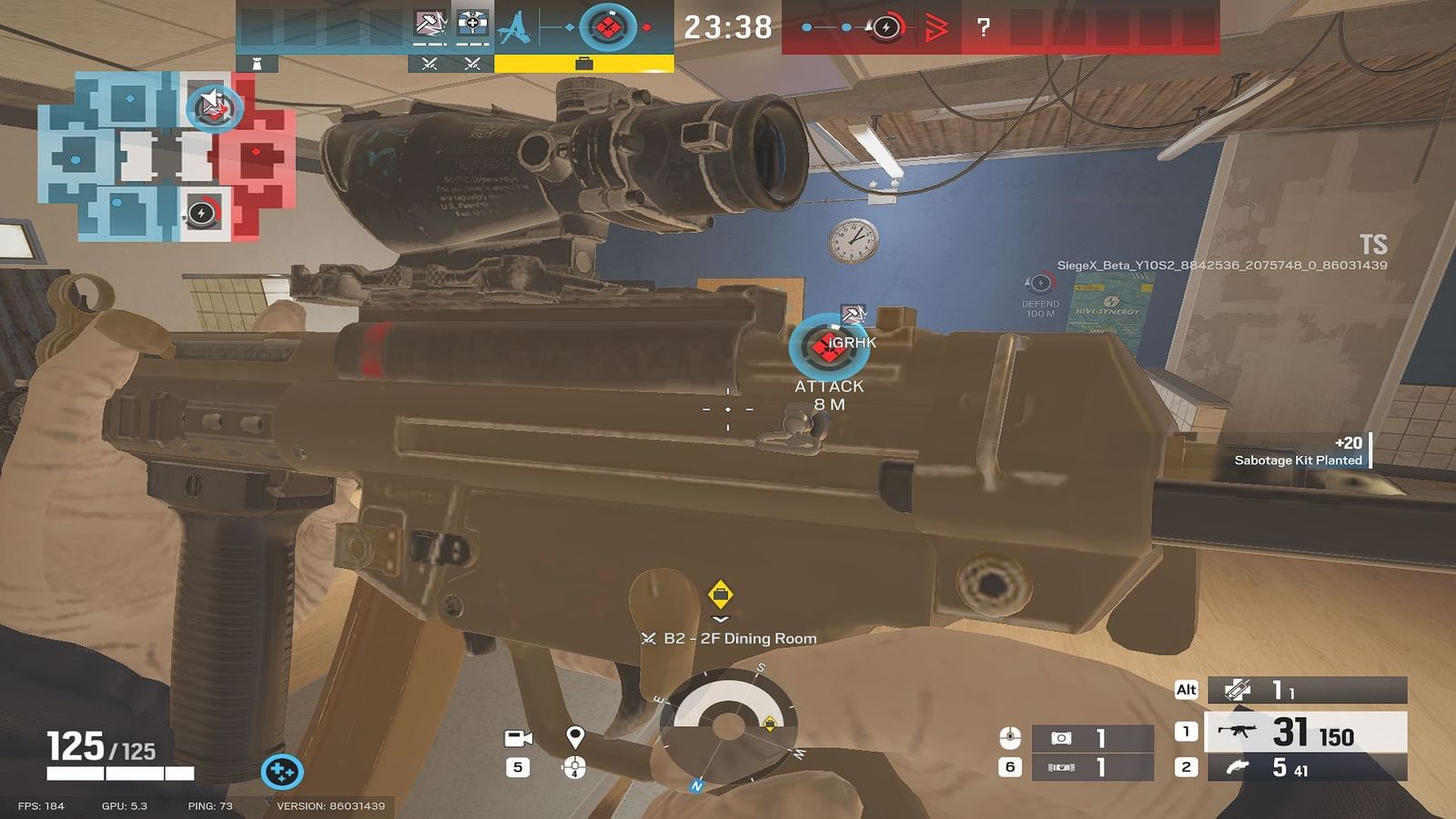Viewport: 1456px width, 819px height.
Task: Click Doc's medic cross operator icon
Action: tap(472, 23)
